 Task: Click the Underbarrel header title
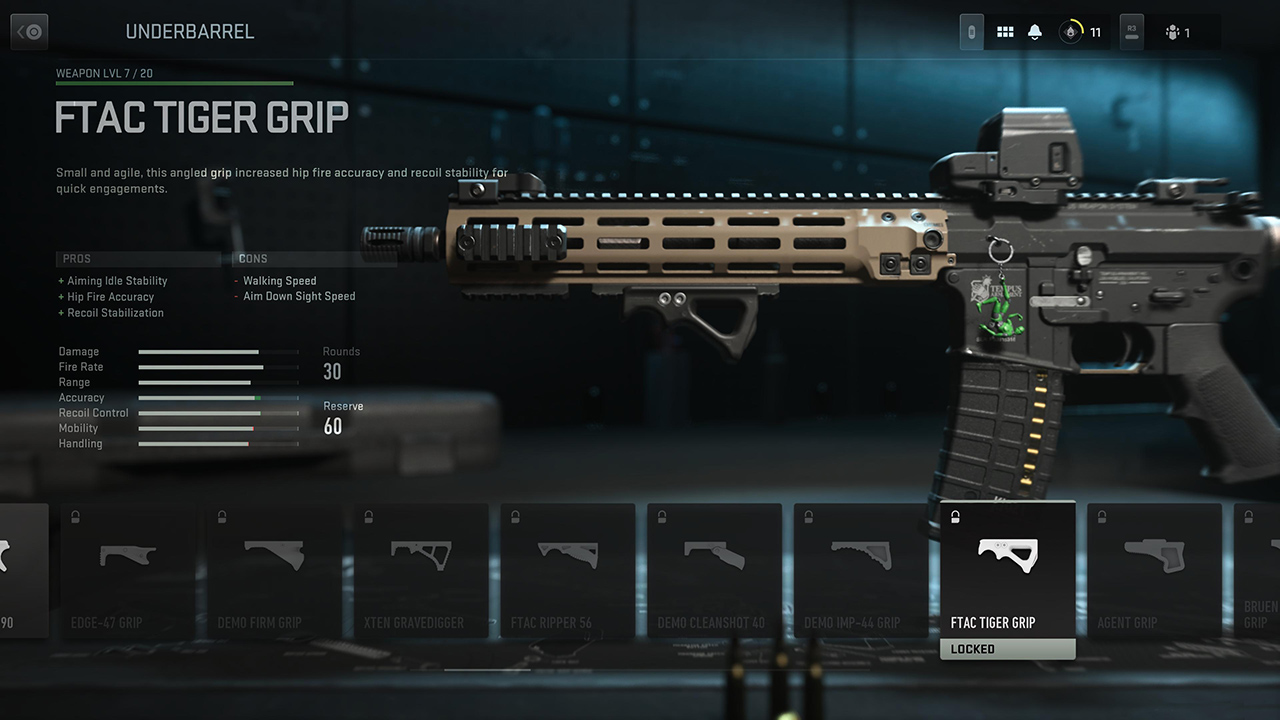pyautogui.click(x=190, y=31)
